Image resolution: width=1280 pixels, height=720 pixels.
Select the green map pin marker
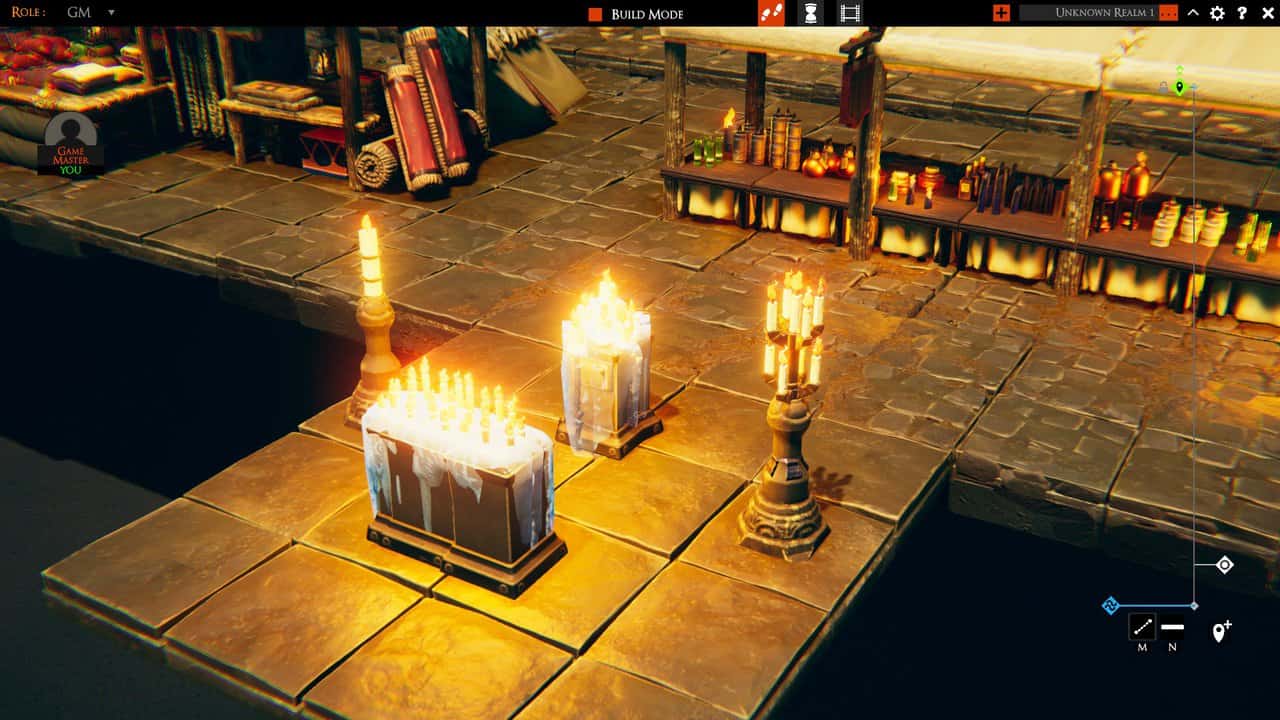[1180, 88]
